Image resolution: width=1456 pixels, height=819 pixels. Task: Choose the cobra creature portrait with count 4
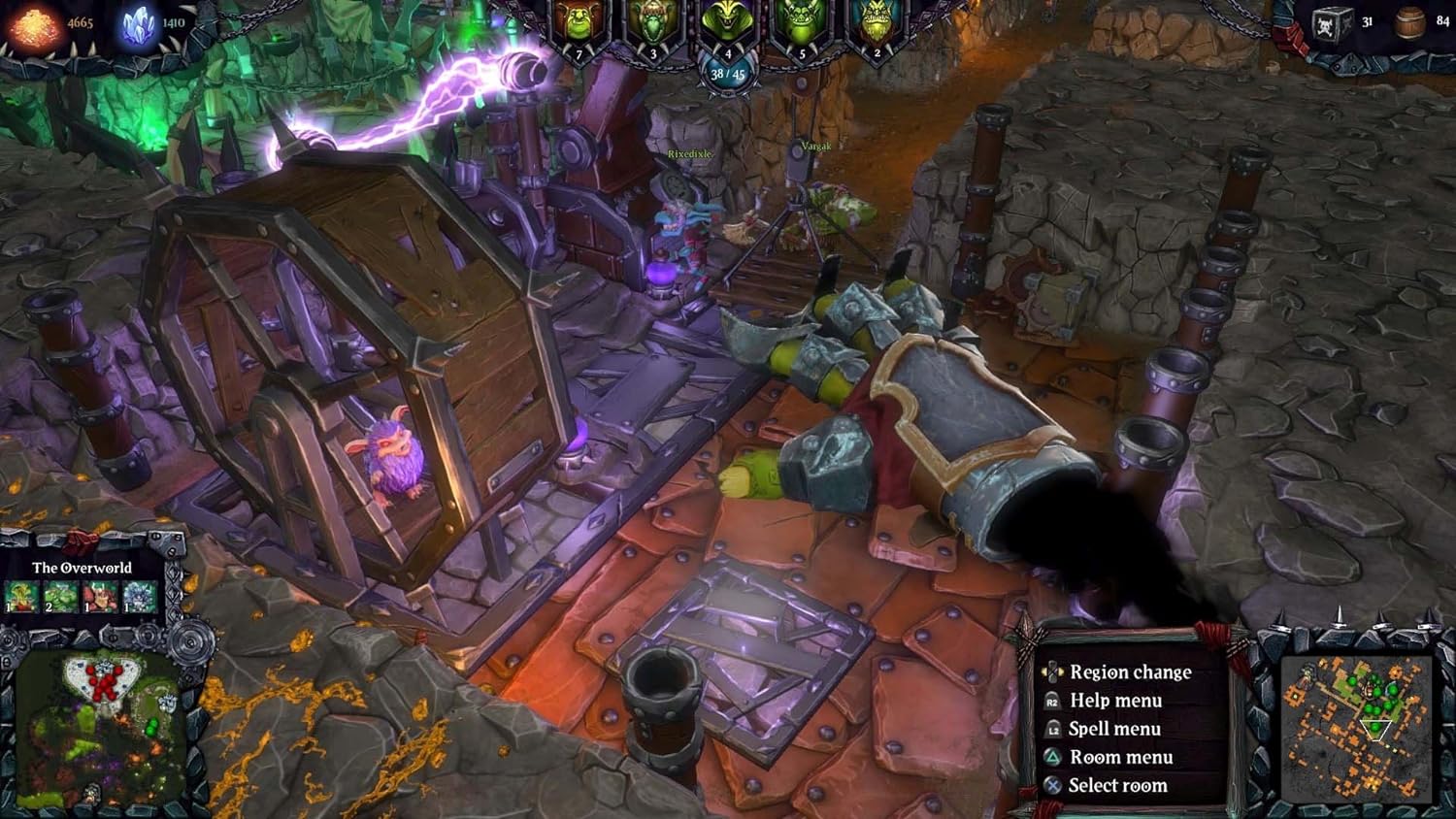click(727, 26)
